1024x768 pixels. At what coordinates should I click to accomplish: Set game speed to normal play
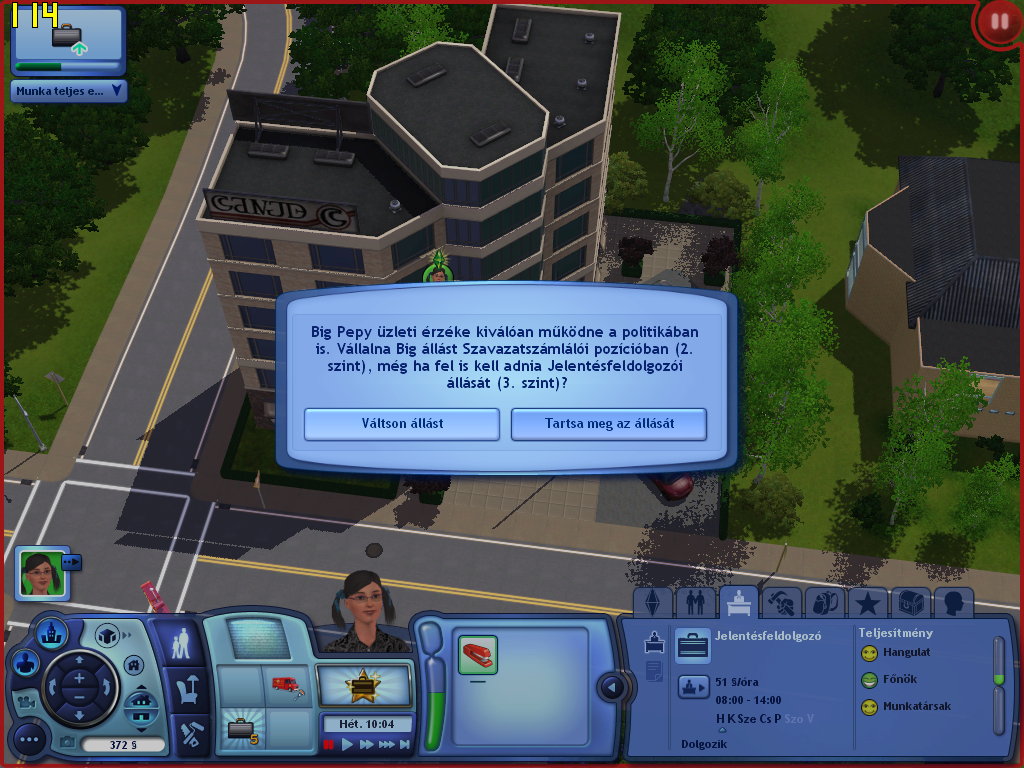point(347,745)
